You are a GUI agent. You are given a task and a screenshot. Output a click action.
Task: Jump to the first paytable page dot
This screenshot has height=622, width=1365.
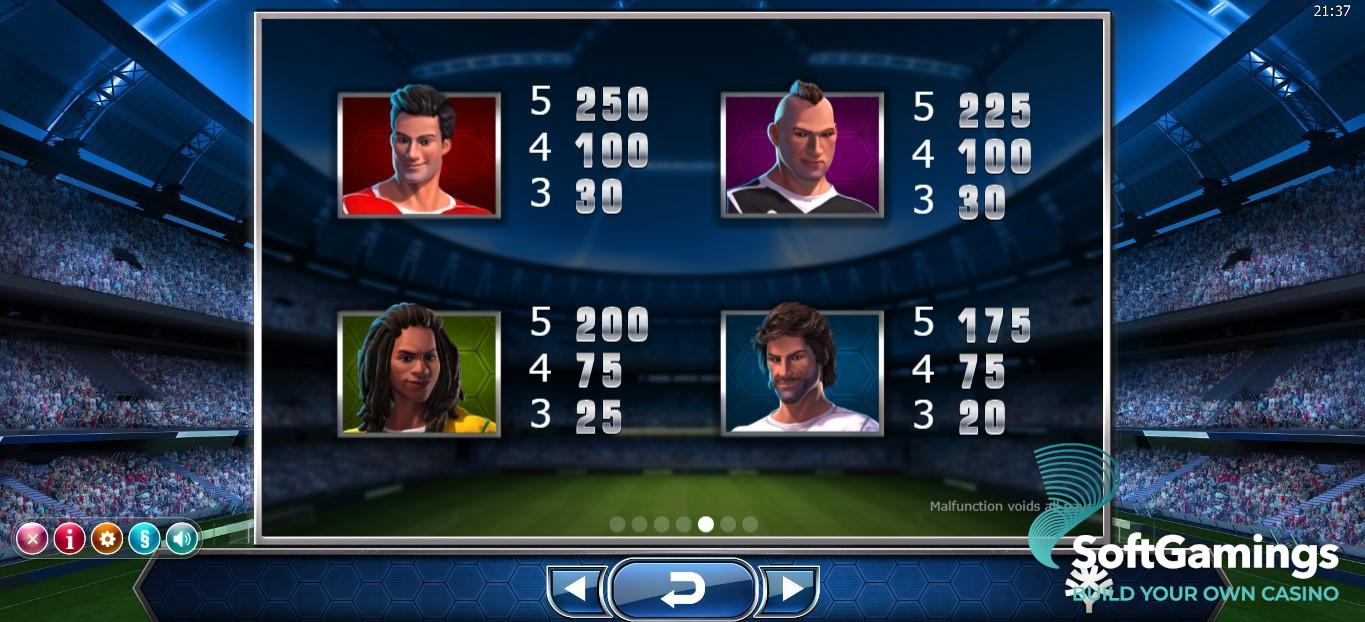(x=617, y=524)
